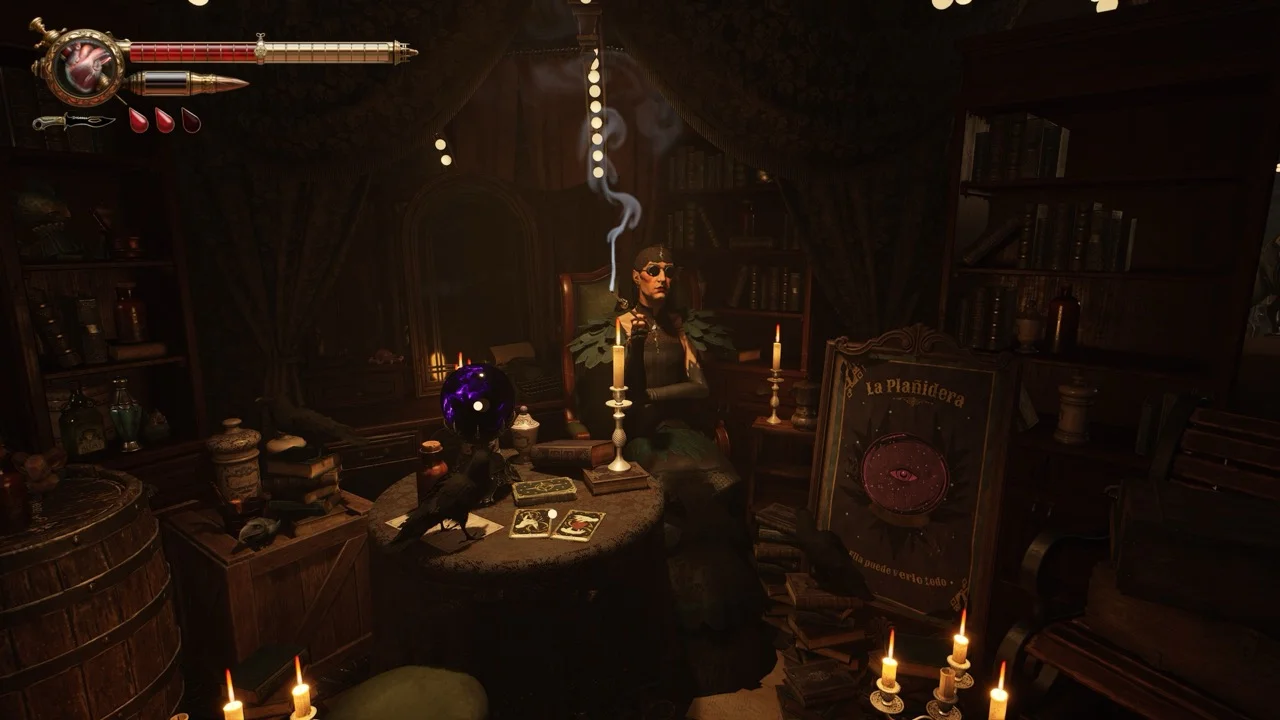This screenshot has height=720, width=1280.
Task: Click the anatomical heart emblem
Action: [83, 65]
